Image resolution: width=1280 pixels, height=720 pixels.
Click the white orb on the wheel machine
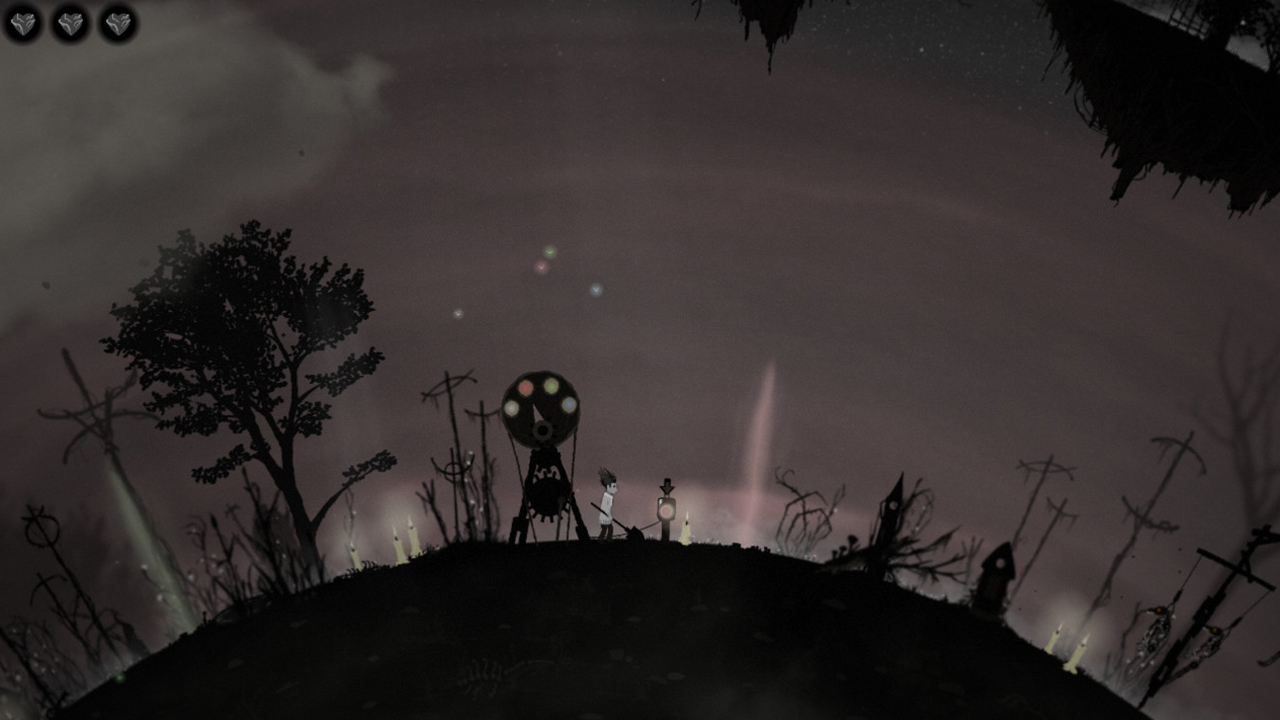[511, 410]
